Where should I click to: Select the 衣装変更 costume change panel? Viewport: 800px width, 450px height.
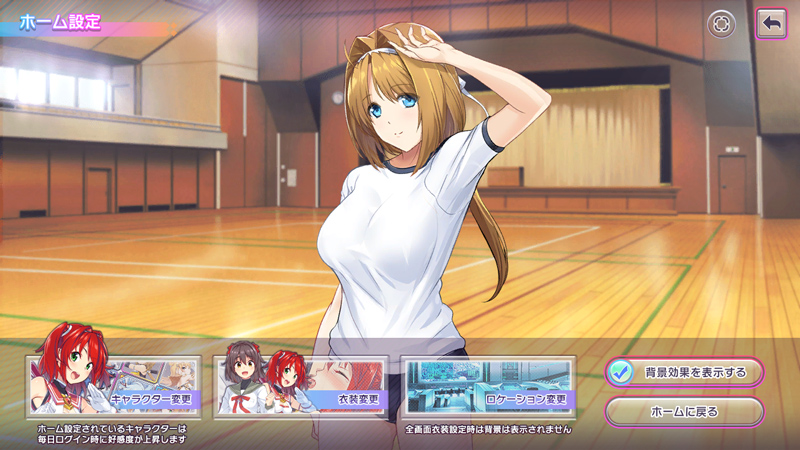point(300,386)
